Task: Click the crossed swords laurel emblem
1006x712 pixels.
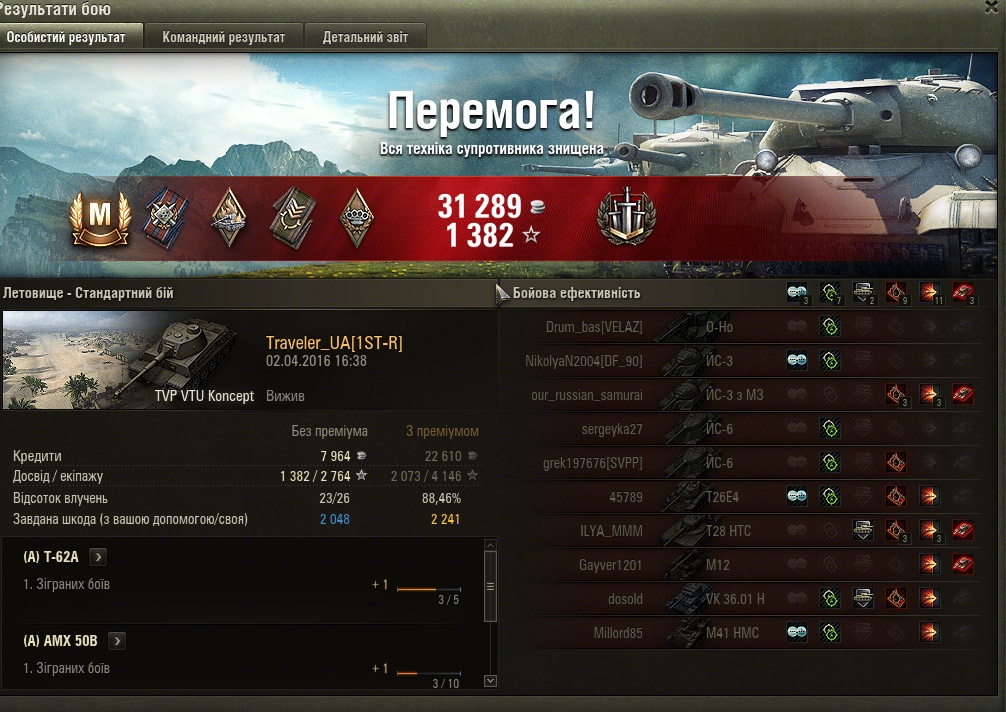Action: click(626, 217)
